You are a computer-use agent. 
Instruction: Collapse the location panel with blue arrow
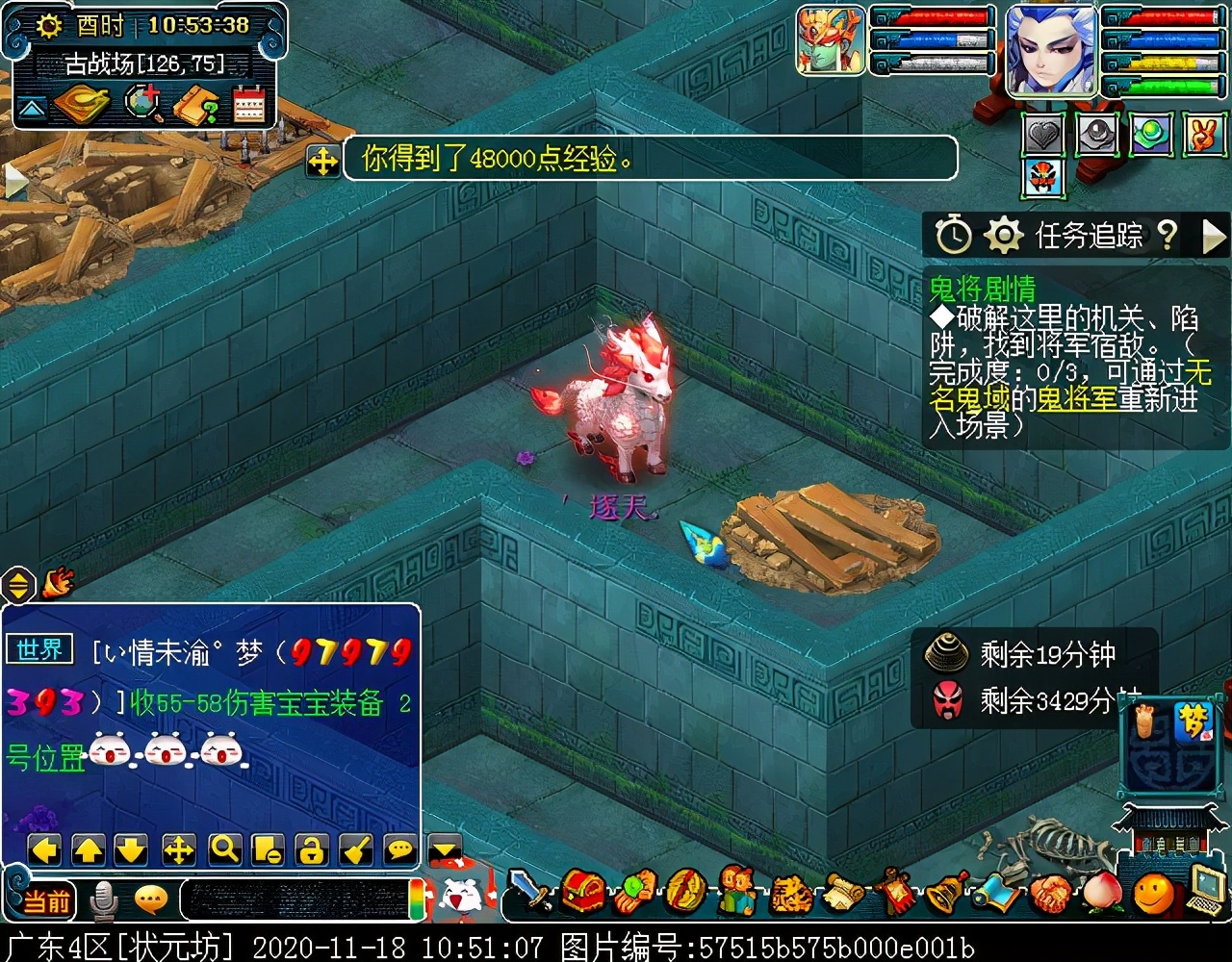(x=31, y=108)
